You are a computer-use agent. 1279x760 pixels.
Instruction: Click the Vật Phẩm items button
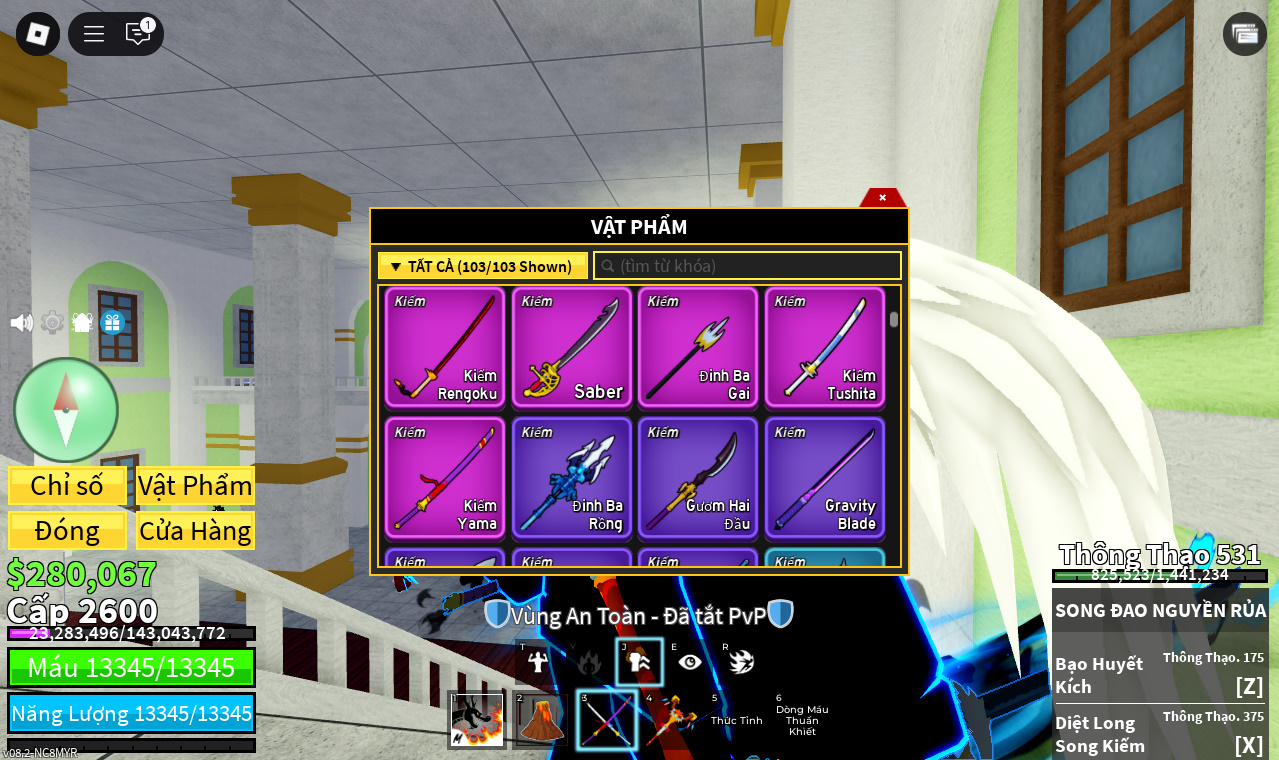click(195, 486)
